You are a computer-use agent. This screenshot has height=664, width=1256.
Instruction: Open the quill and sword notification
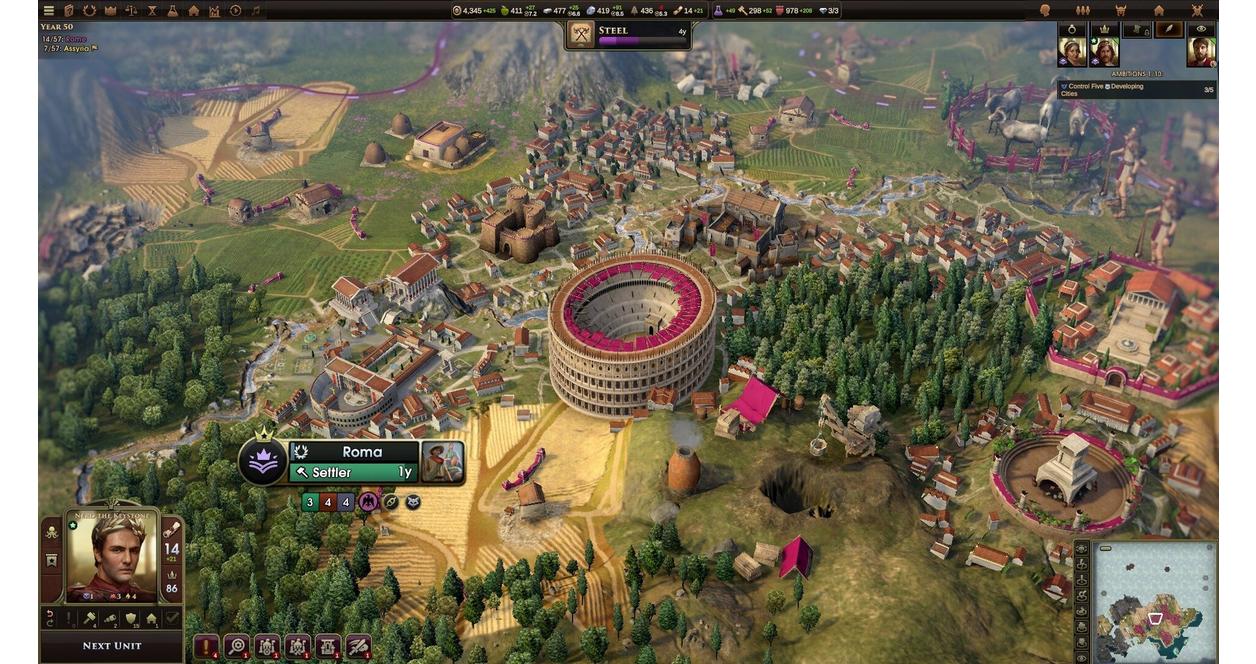point(358,646)
